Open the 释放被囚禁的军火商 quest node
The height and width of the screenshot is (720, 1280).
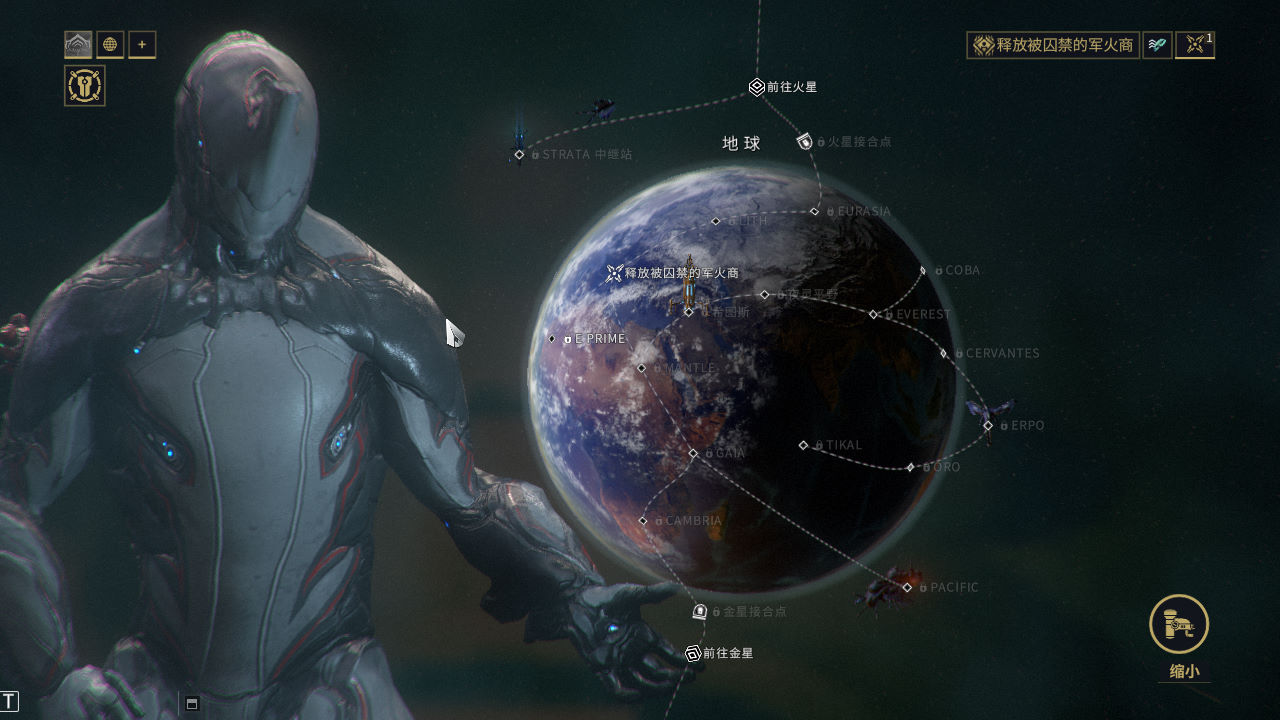[x=614, y=273]
